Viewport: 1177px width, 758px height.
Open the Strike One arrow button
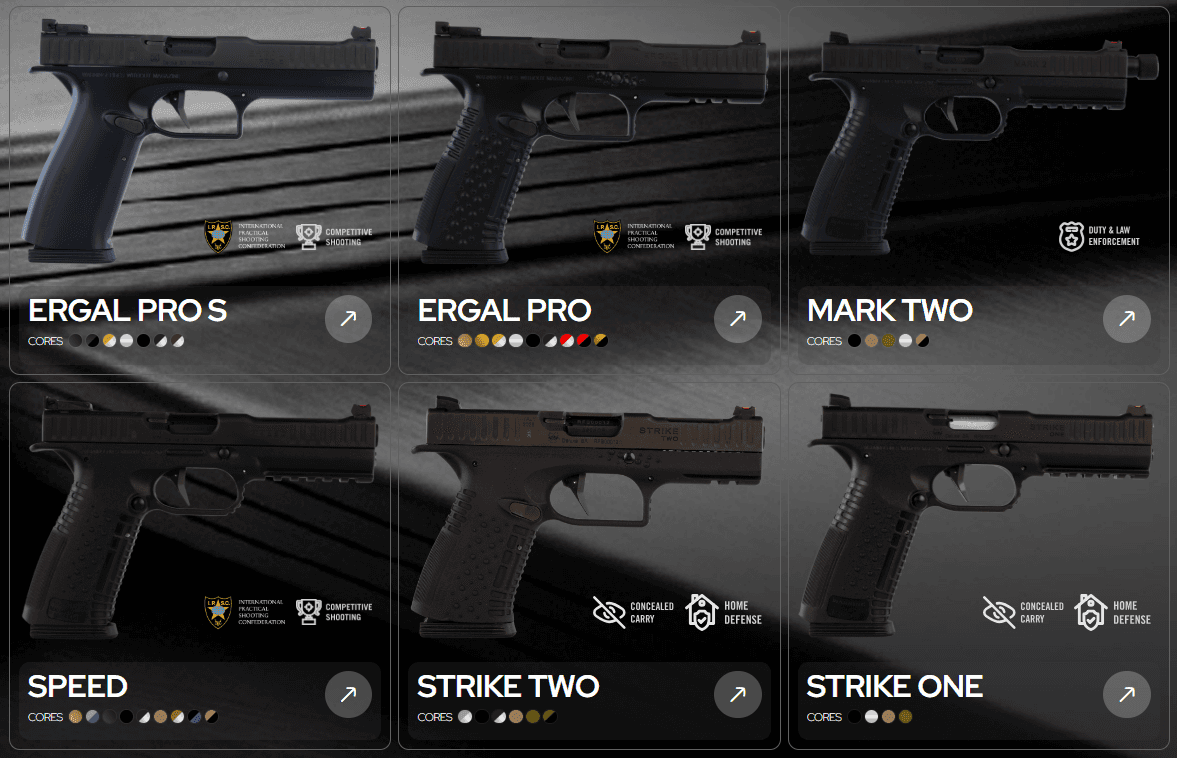[1126, 694]
